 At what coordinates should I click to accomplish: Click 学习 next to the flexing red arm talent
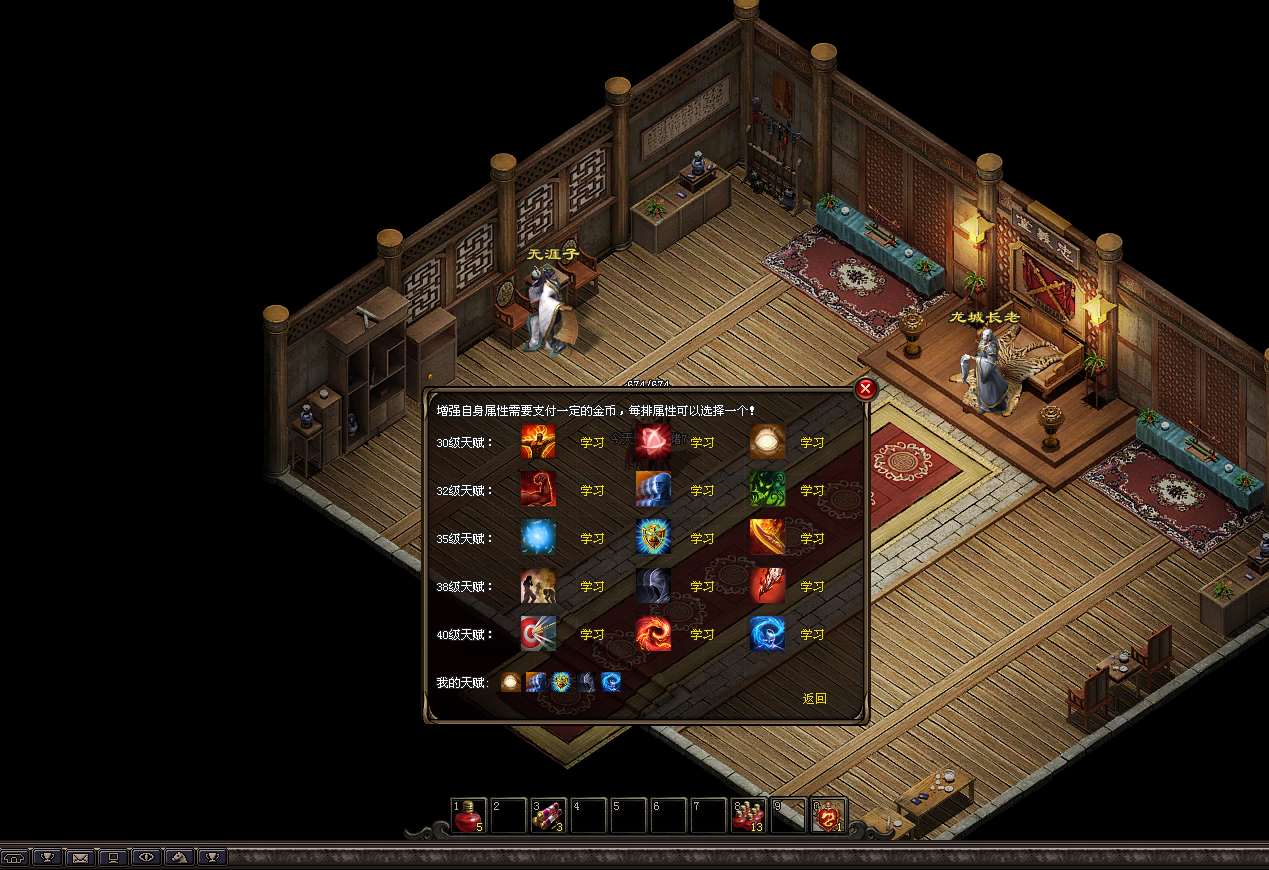click(x=592, y=490)
